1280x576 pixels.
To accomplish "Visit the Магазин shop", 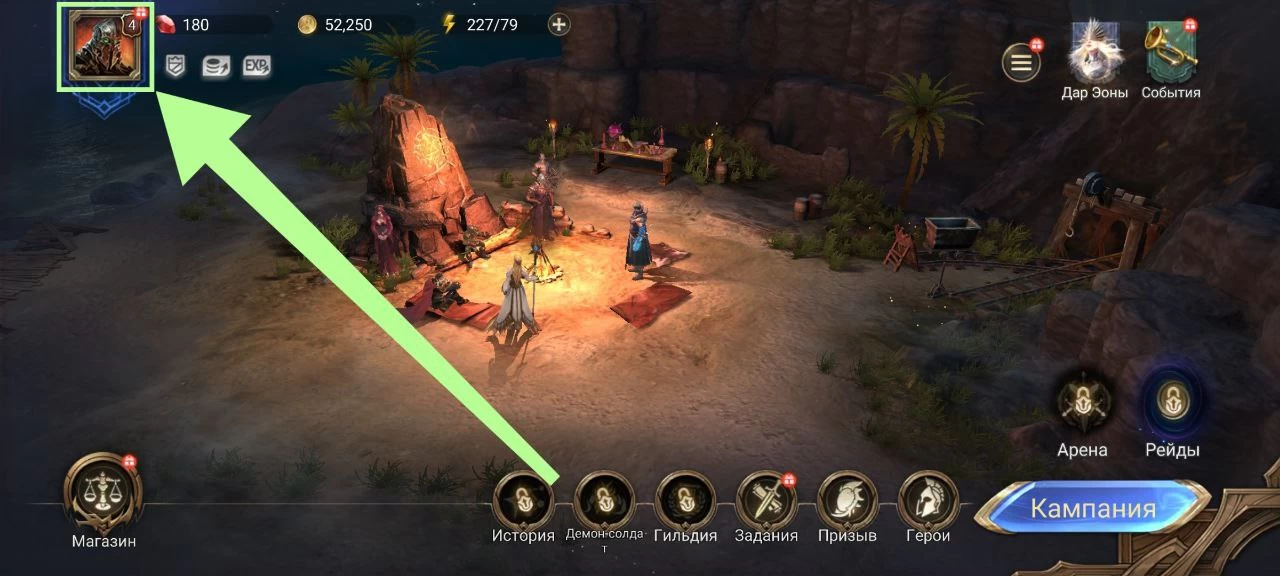I will coord(103,494).
